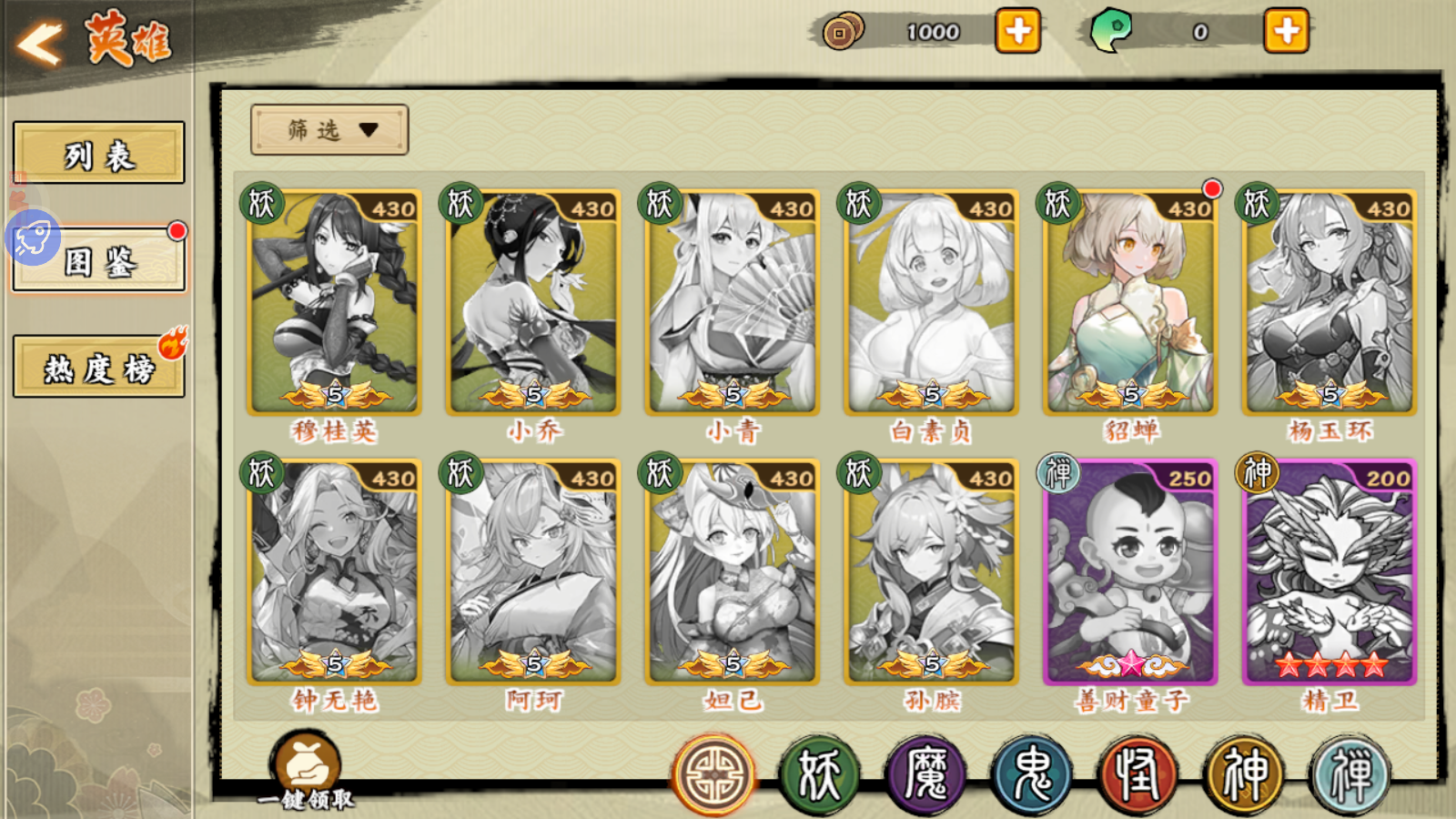Add more copper coins with plus button

(1017, 32)
